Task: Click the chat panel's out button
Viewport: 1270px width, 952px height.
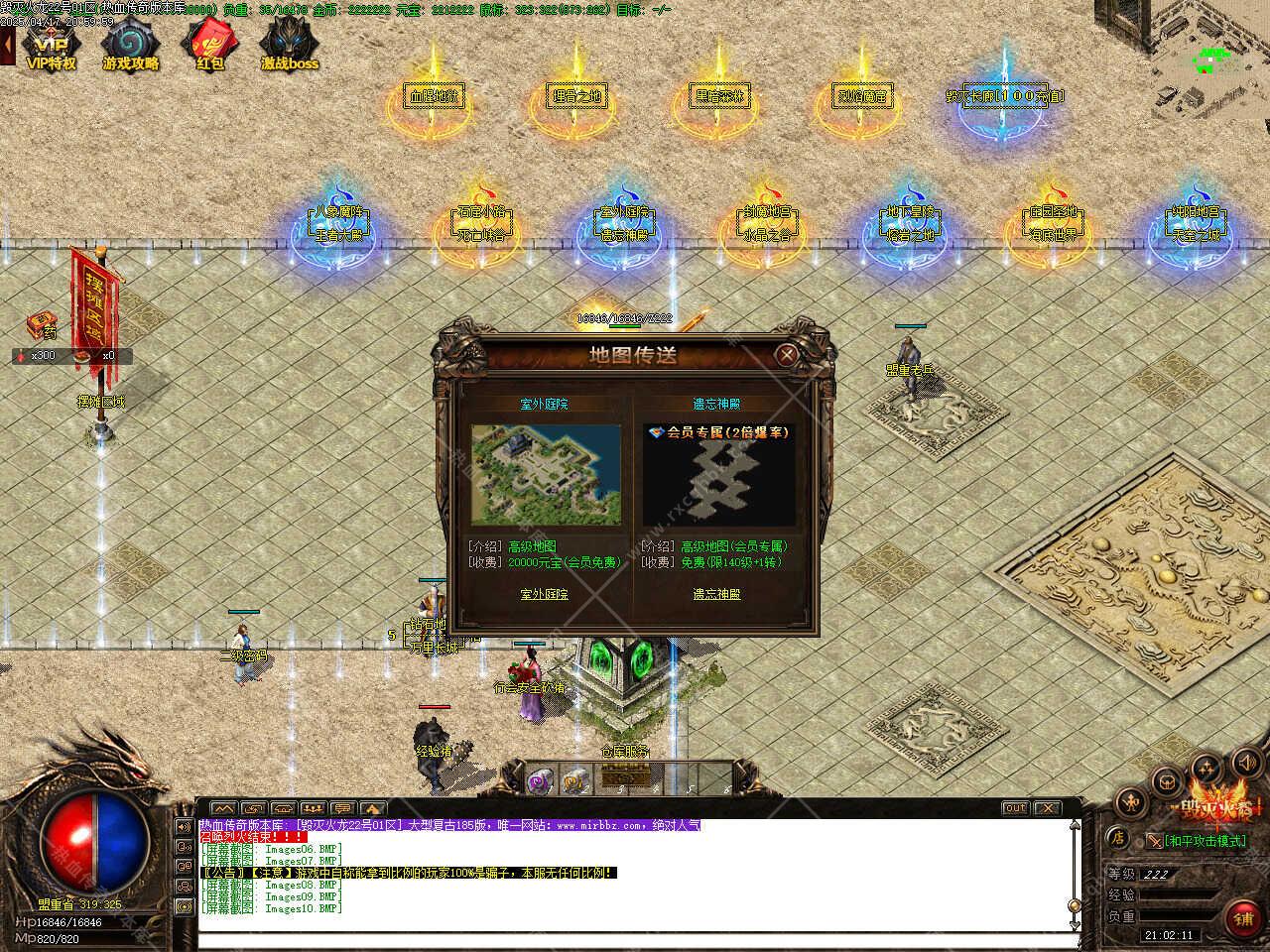Action: pyautogui.click(x=1015, y=808)
